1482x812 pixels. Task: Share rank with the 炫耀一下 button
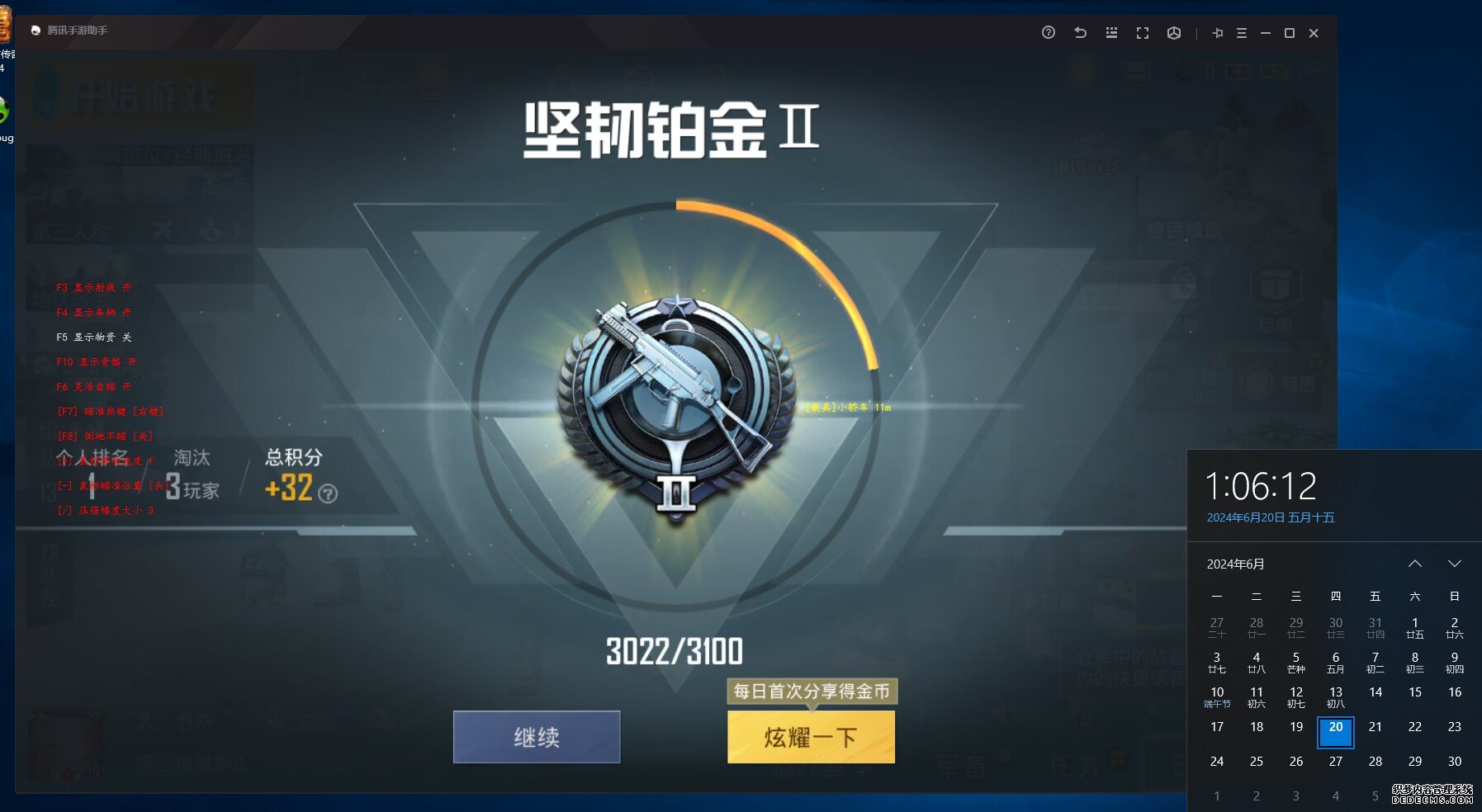[x=810, y=737]
